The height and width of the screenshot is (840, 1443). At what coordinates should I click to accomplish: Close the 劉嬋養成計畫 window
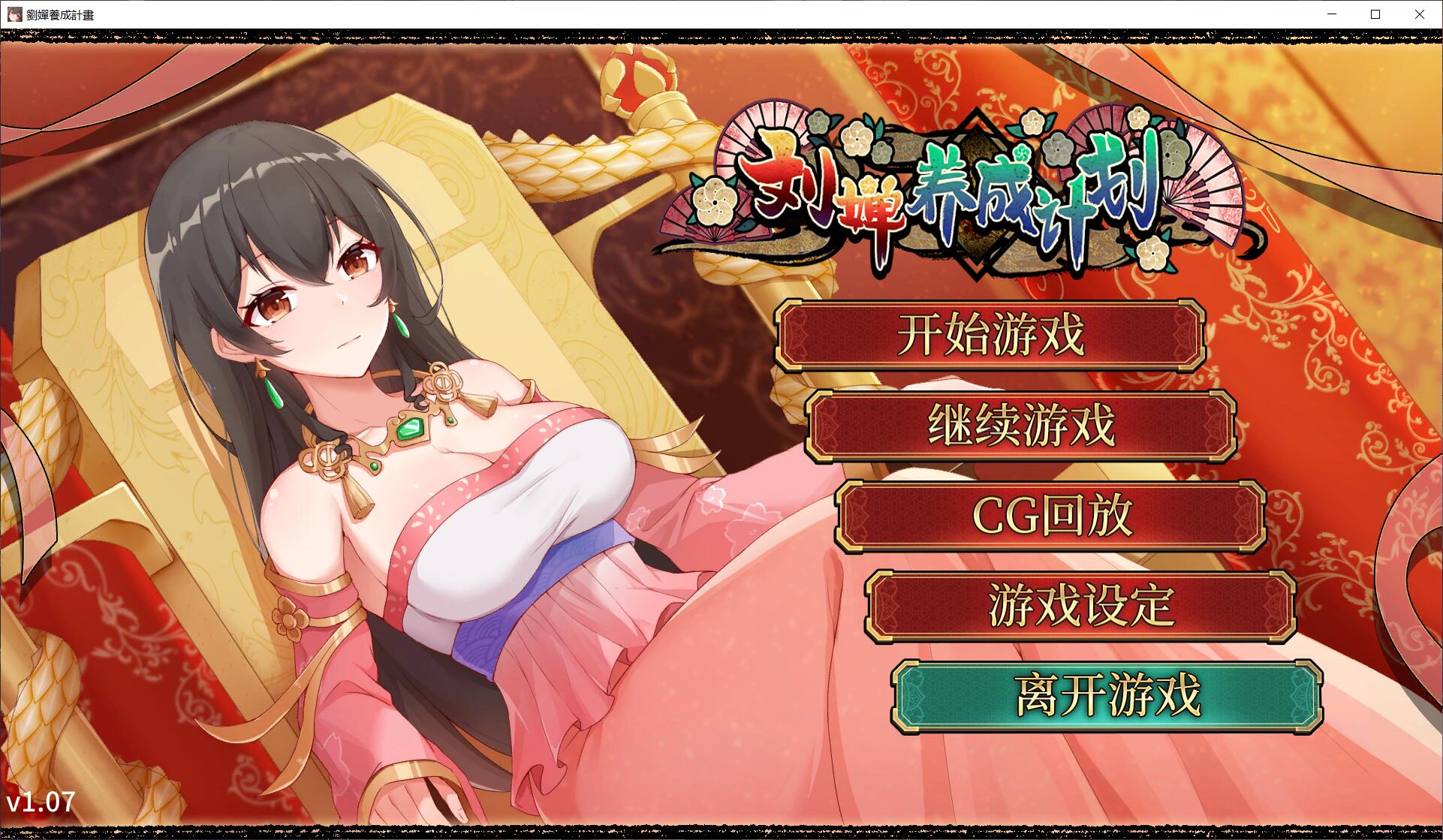click(1419, 14)
